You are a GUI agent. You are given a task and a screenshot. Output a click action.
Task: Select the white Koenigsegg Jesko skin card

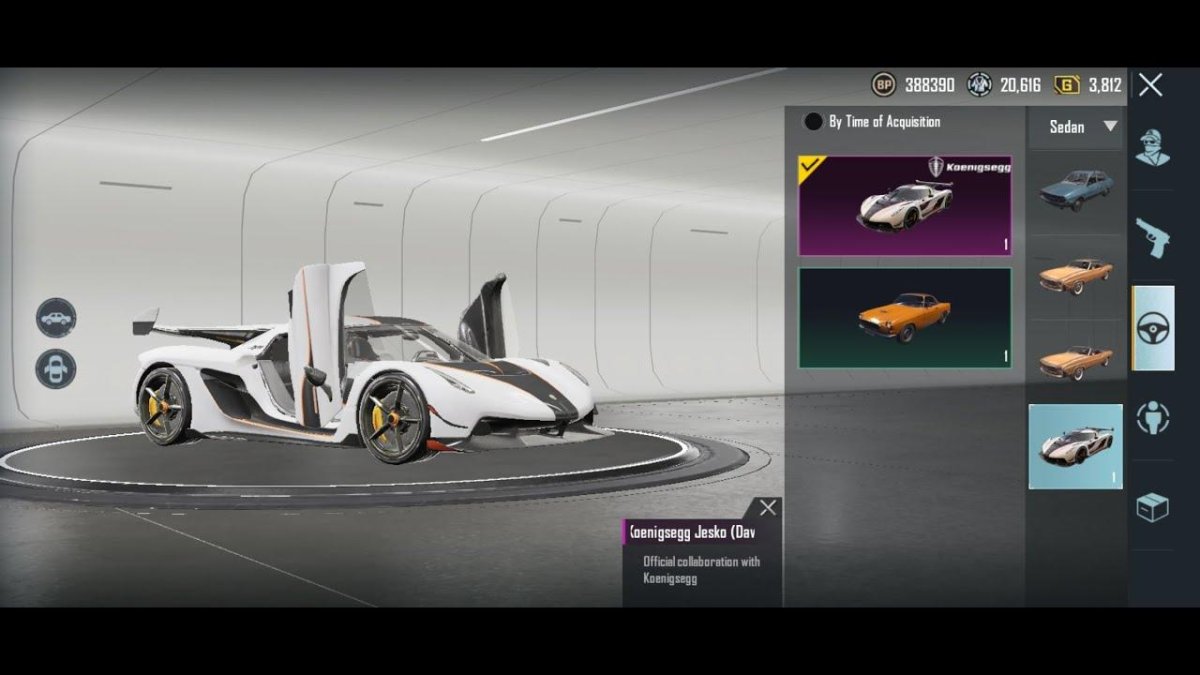904,206
